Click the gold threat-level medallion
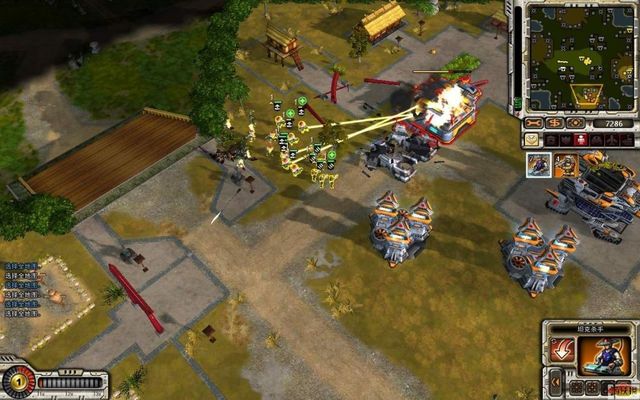640x400 pixels. click(17, 382)
